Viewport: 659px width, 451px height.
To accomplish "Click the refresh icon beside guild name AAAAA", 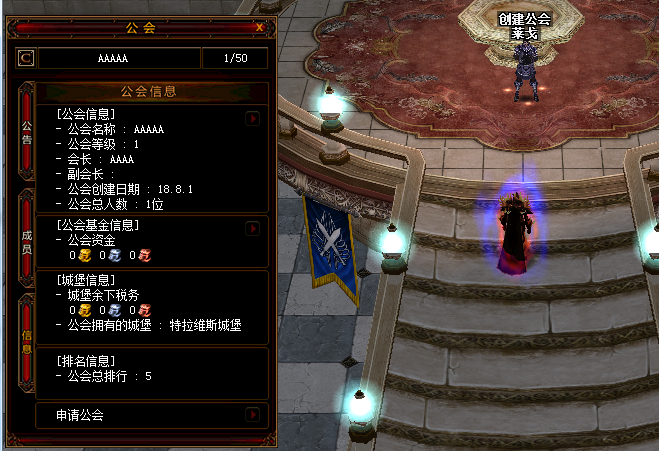I will (x=25, y=58).
